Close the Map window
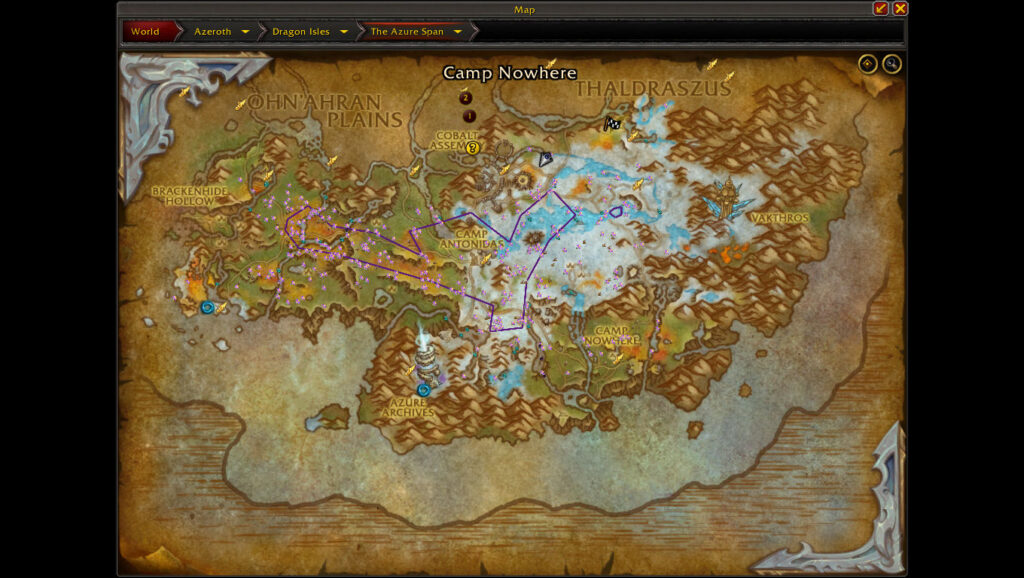This screenshot has width=1024, height=578. coord(900,9)
